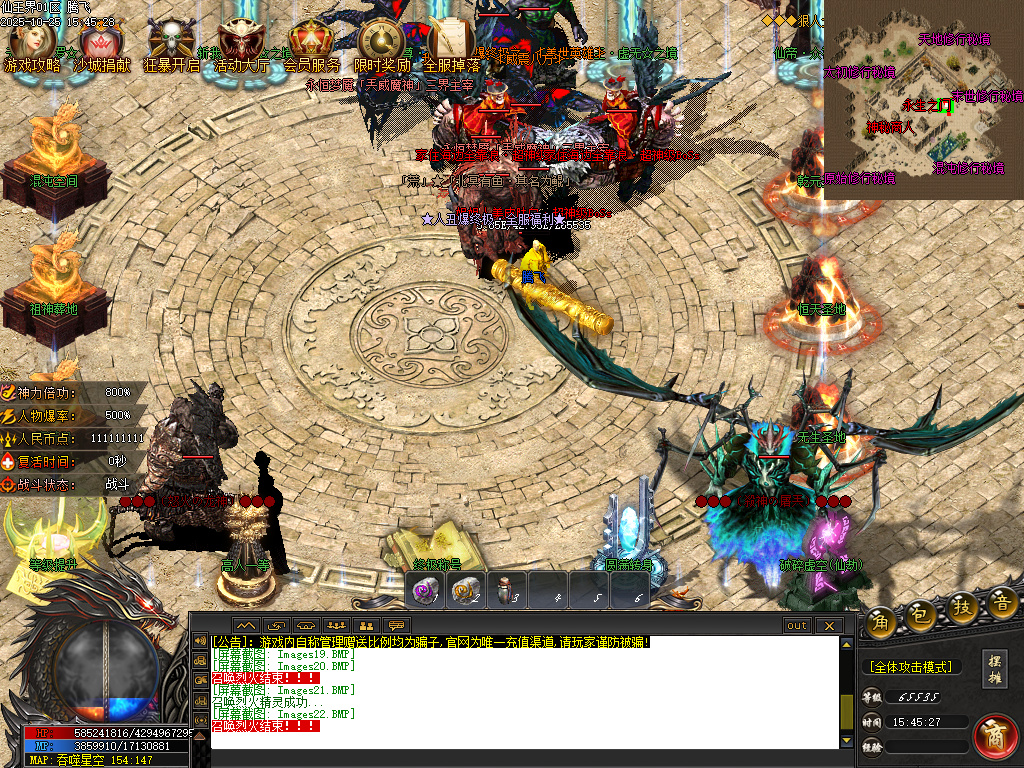This screenshot has height=768, width=1024.
Task: Open the 摆摊 stall button
Action: point(994,669)
